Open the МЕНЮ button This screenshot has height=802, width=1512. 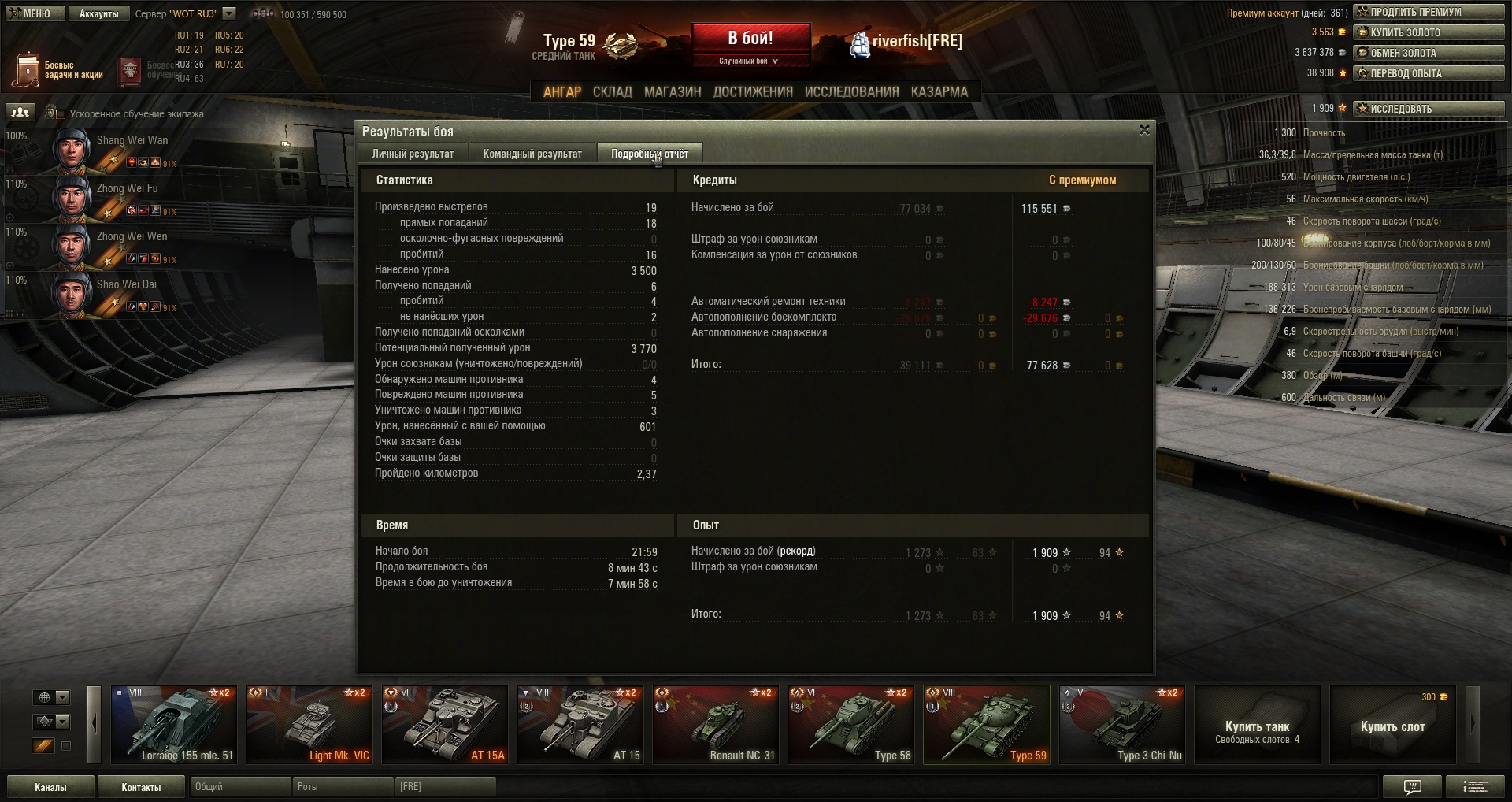coord(34,13)
